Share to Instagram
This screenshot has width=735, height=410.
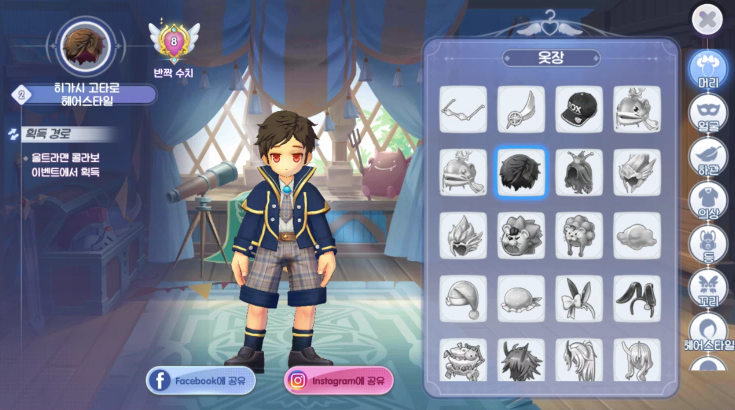[339, 380]
